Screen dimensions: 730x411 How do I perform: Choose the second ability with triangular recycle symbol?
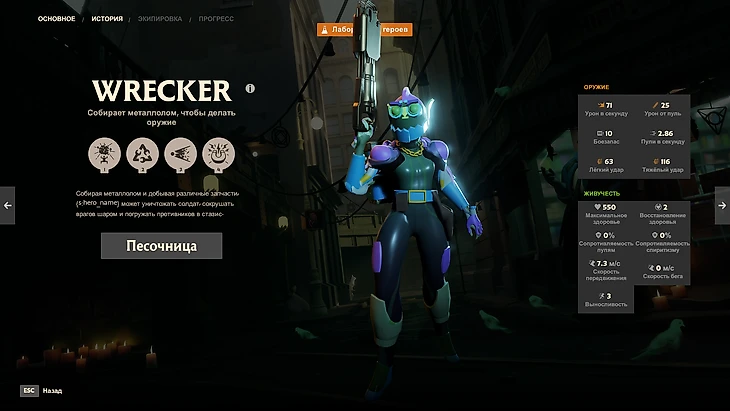tap(142, 154)
